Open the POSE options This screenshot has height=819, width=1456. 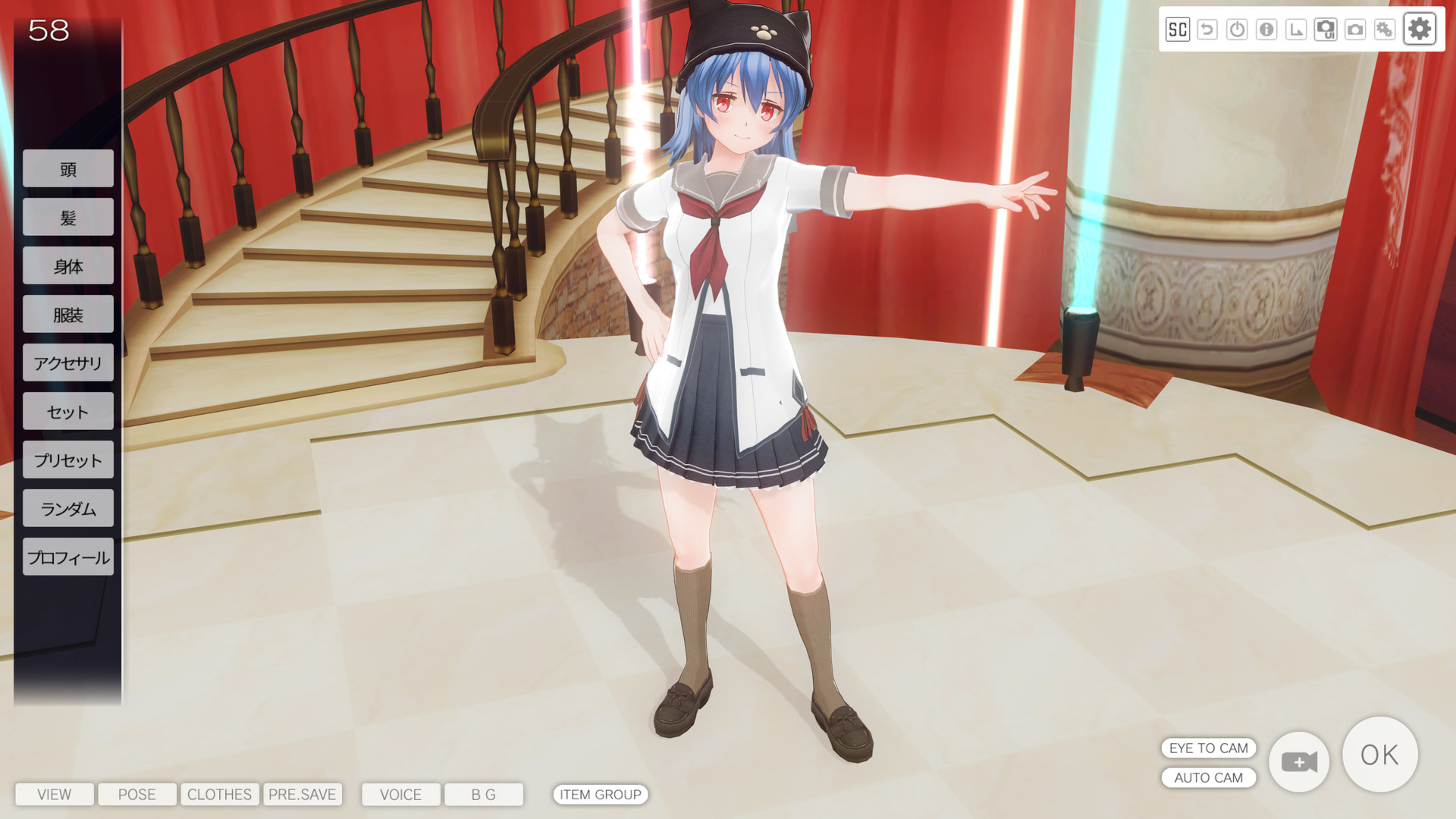point(137,794)
